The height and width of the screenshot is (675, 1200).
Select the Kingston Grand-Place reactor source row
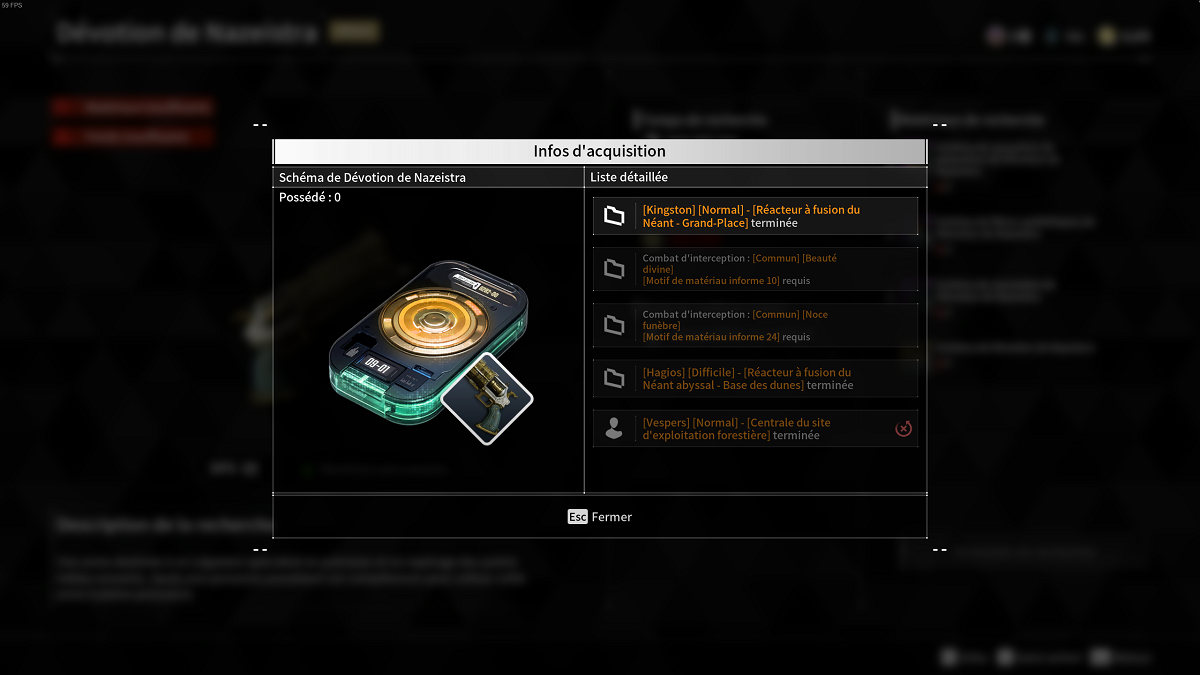(x=755, y=216)
